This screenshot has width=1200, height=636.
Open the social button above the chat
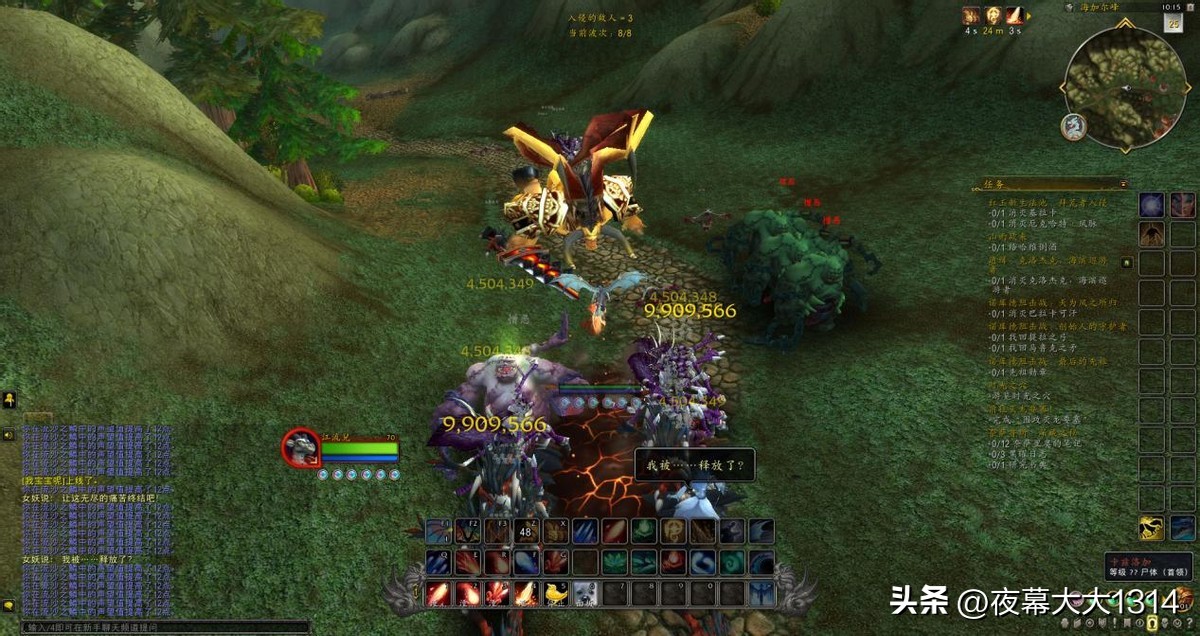(x=8, y=400)
